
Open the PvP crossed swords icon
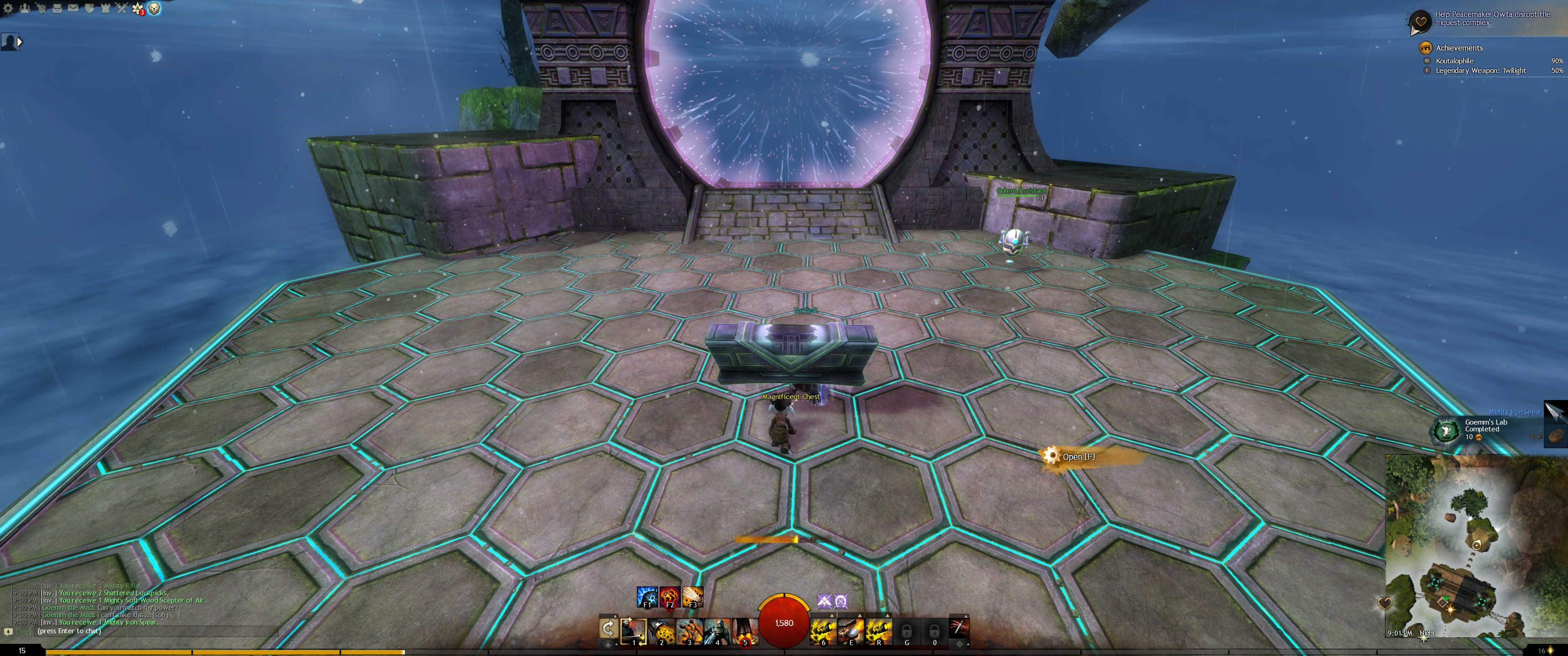click(x=122, y=8)
